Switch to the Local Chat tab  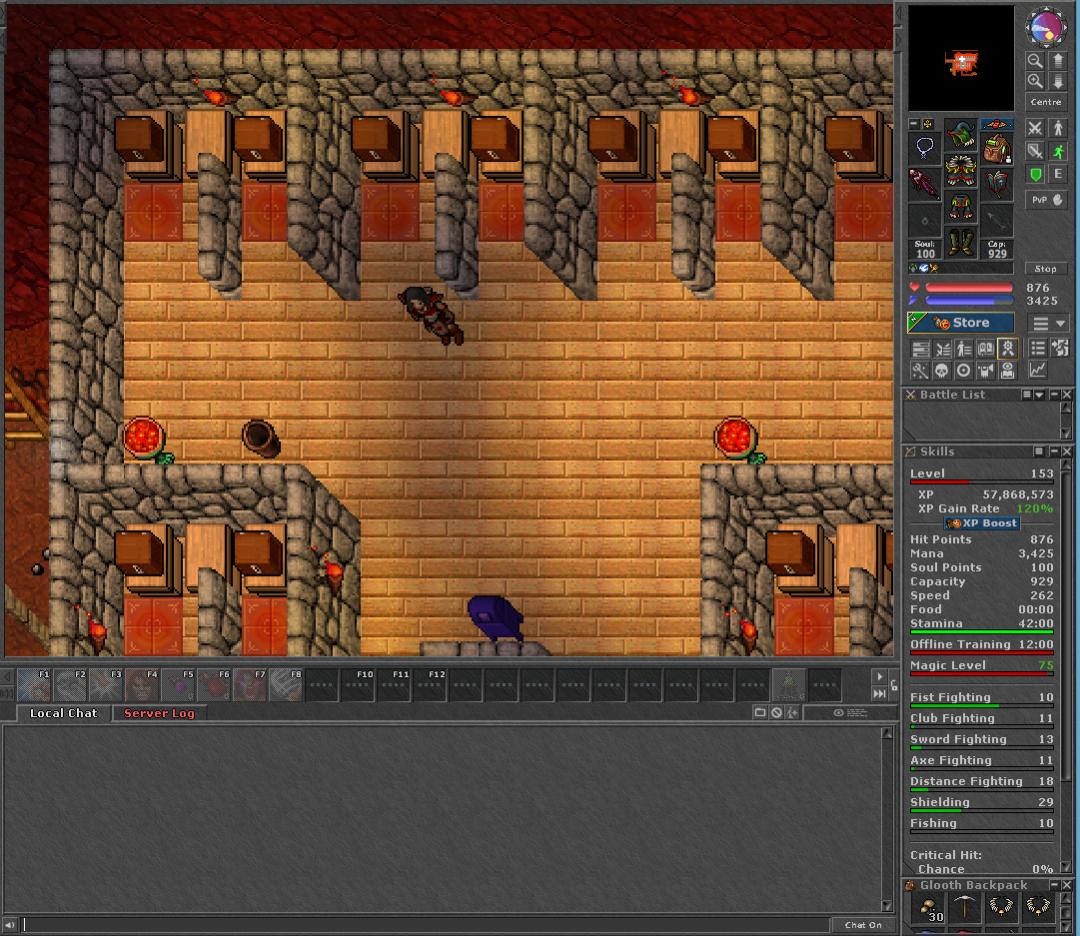(63, 713)
